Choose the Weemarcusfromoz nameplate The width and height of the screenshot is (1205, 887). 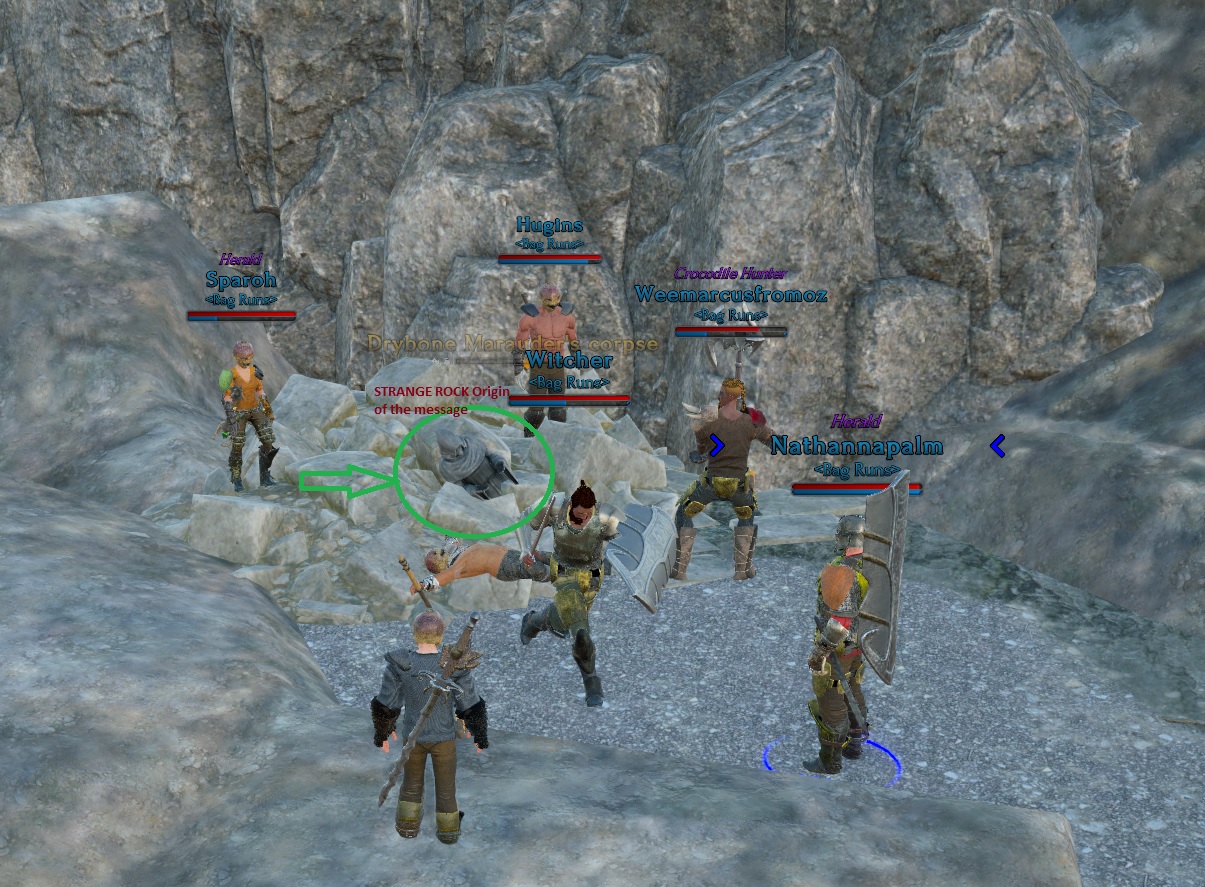730,294
